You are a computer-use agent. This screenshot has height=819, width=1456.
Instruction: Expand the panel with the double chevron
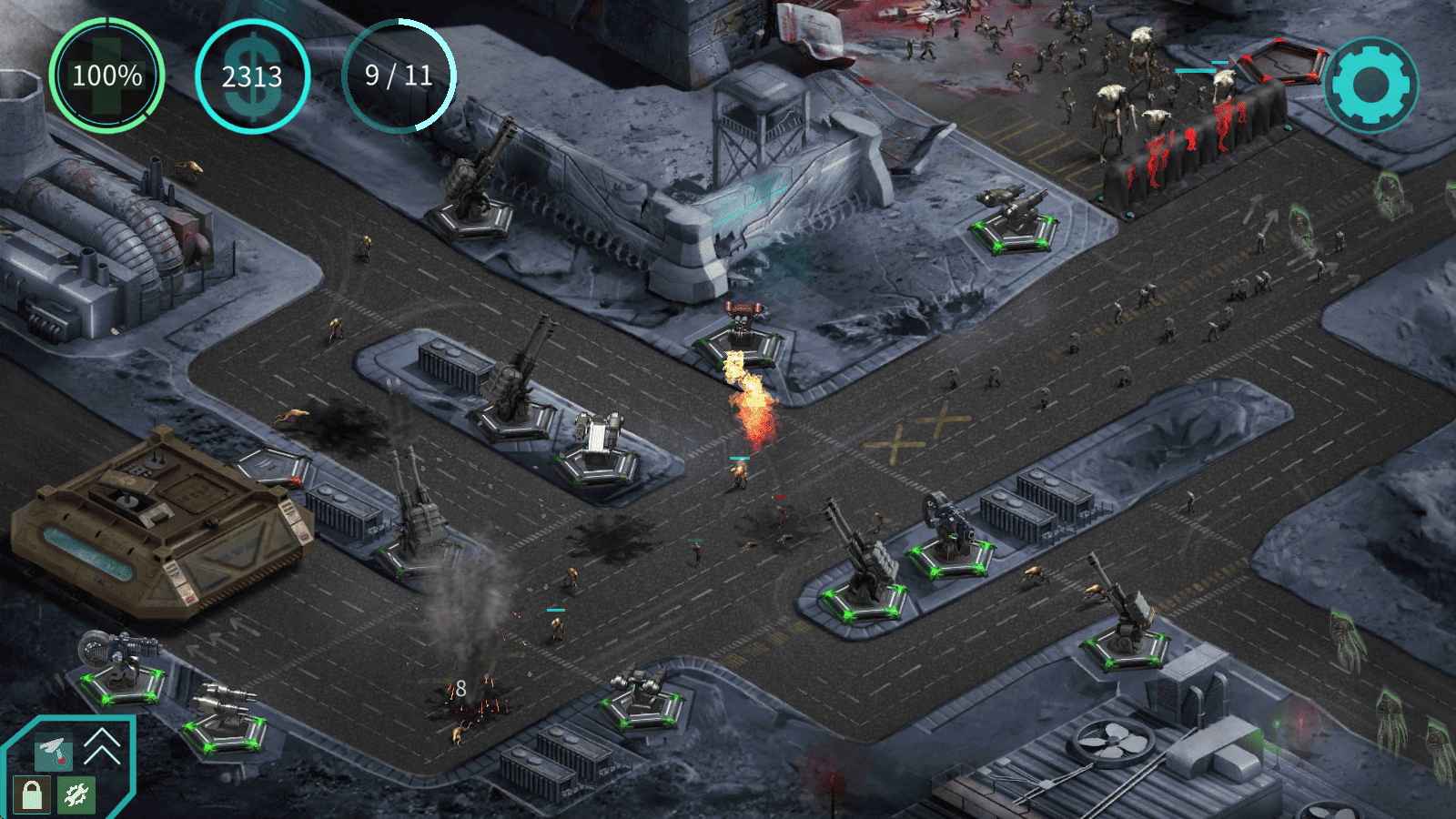[x=102, y=746]
